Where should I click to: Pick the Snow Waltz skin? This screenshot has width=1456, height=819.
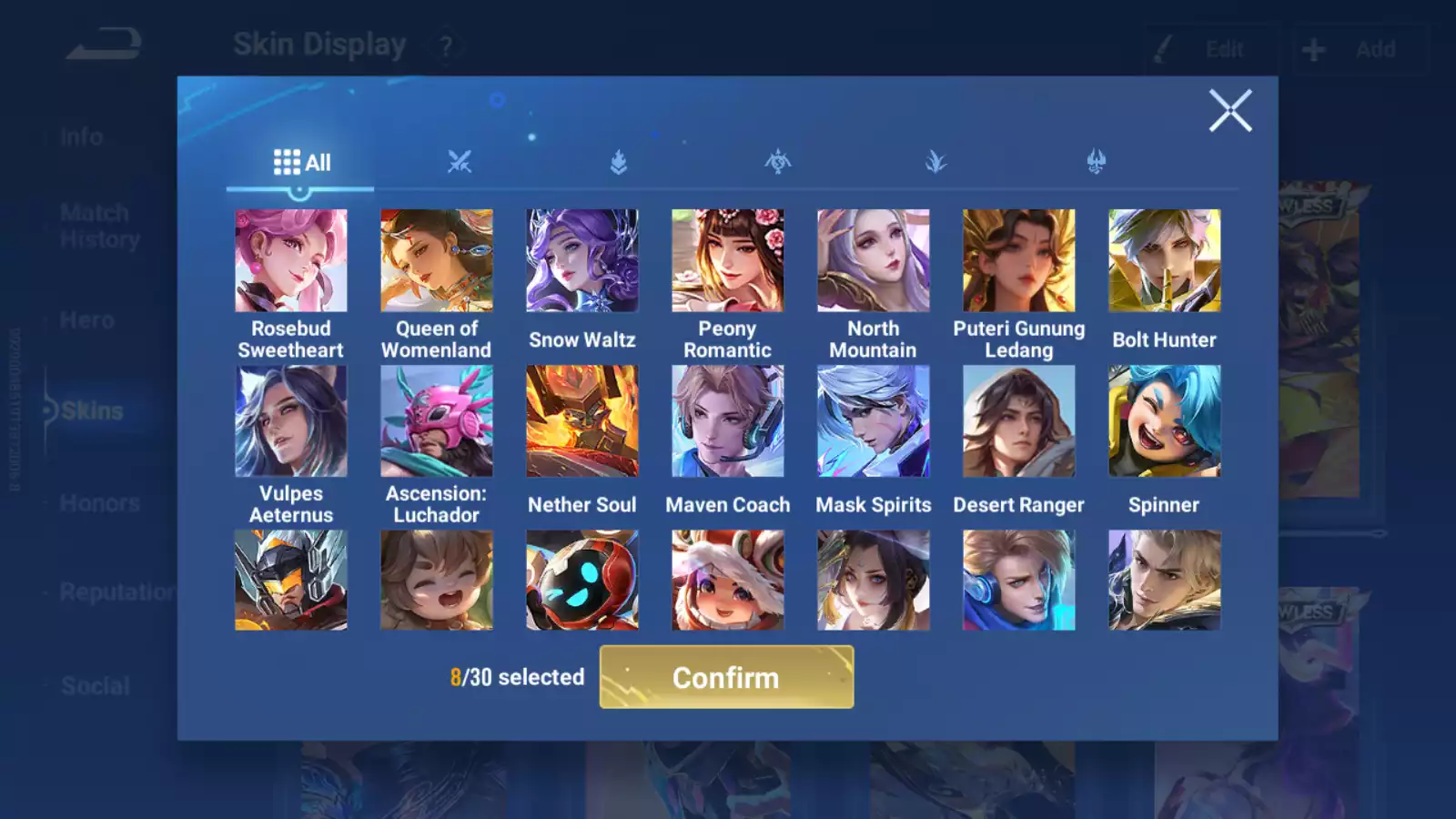[581, 261]
